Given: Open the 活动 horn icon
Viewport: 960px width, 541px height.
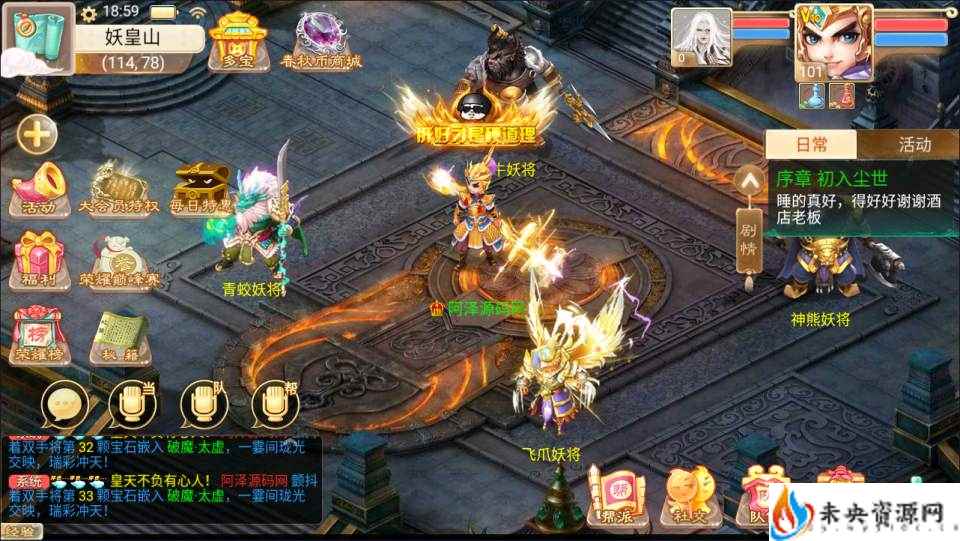Looking at the screenshot, I should pos(39,188).
